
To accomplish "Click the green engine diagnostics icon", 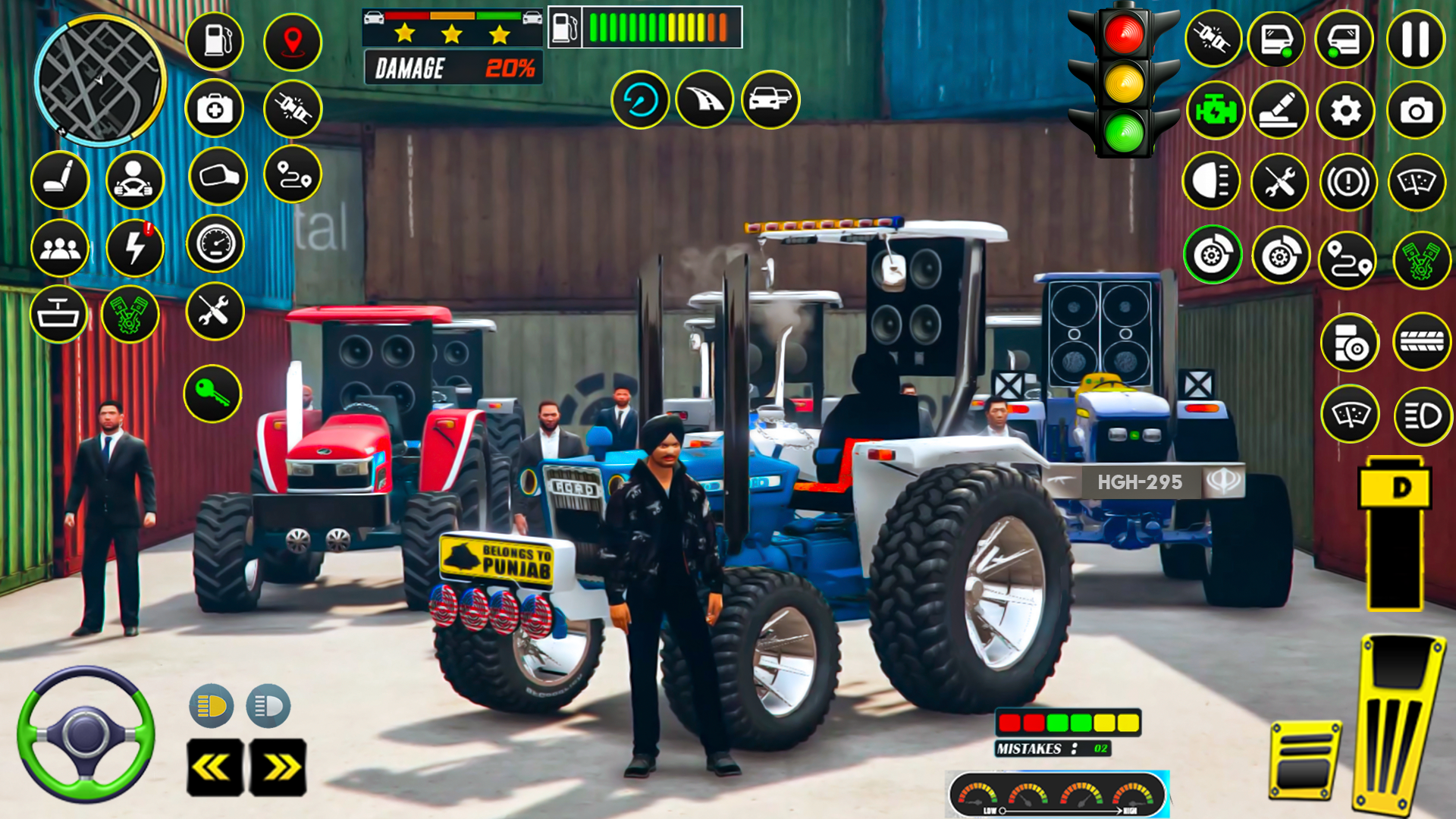I will (1214, 110).
